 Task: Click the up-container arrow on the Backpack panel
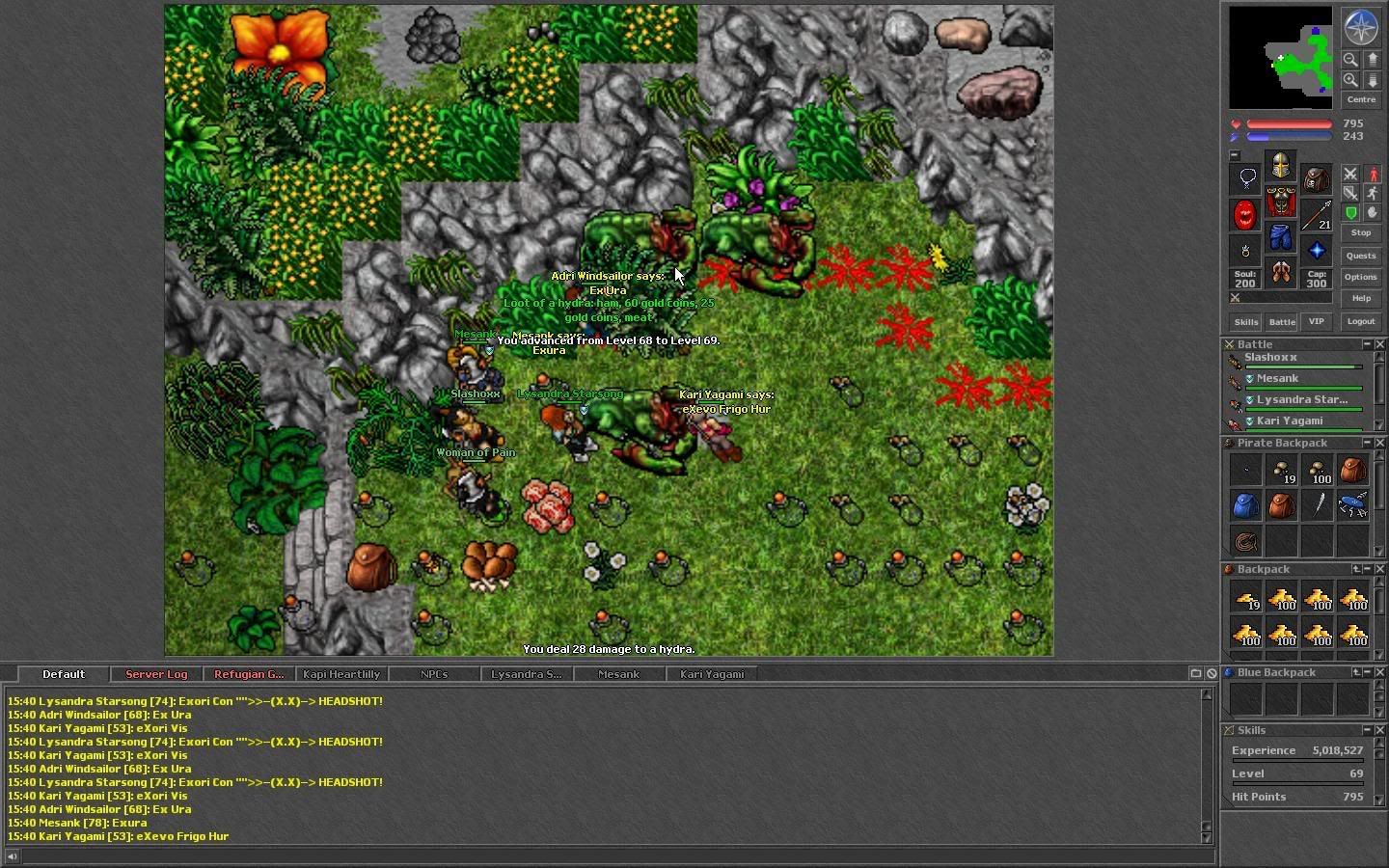[x=1356, y=569]
